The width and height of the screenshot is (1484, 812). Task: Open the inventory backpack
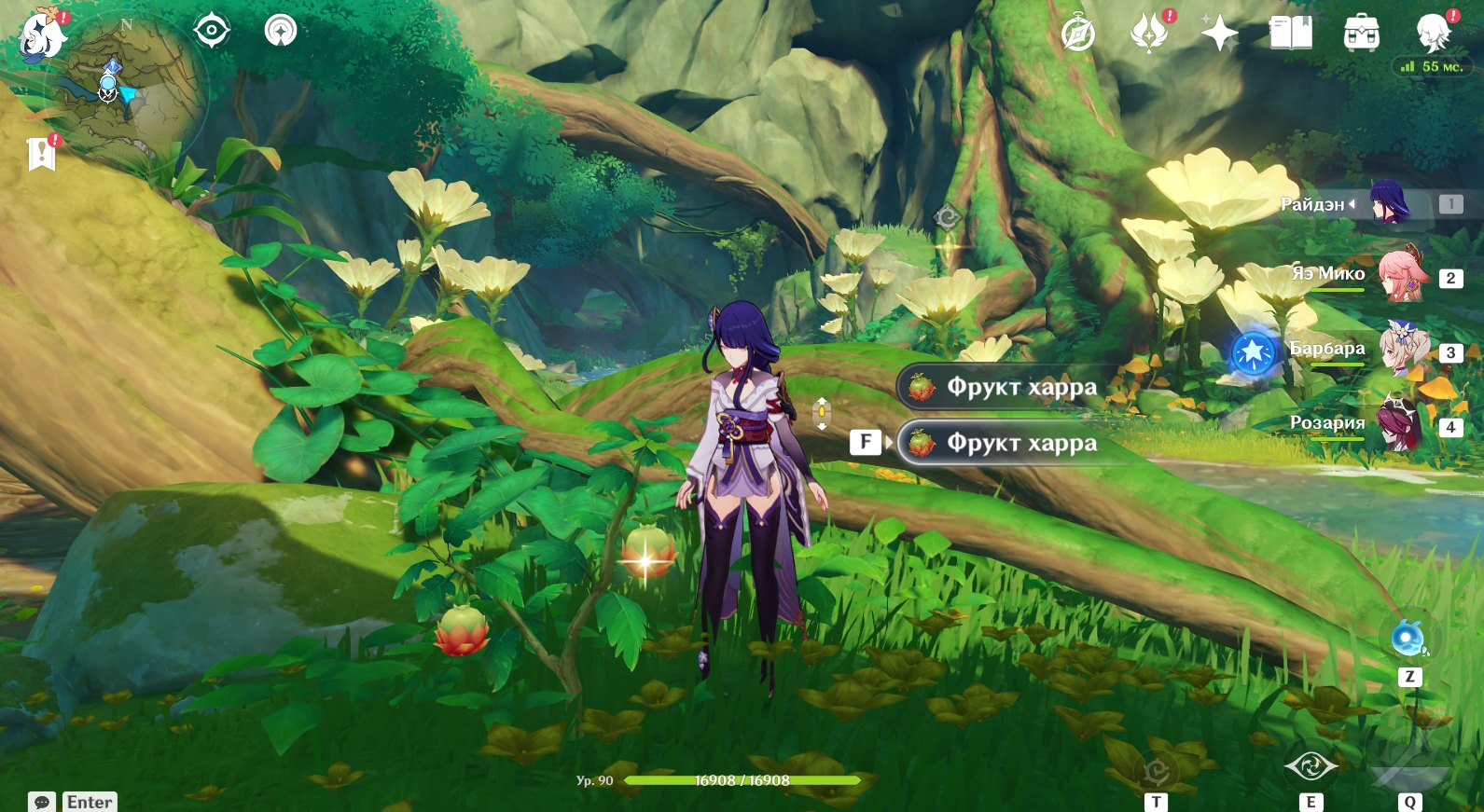(1362, 34)
